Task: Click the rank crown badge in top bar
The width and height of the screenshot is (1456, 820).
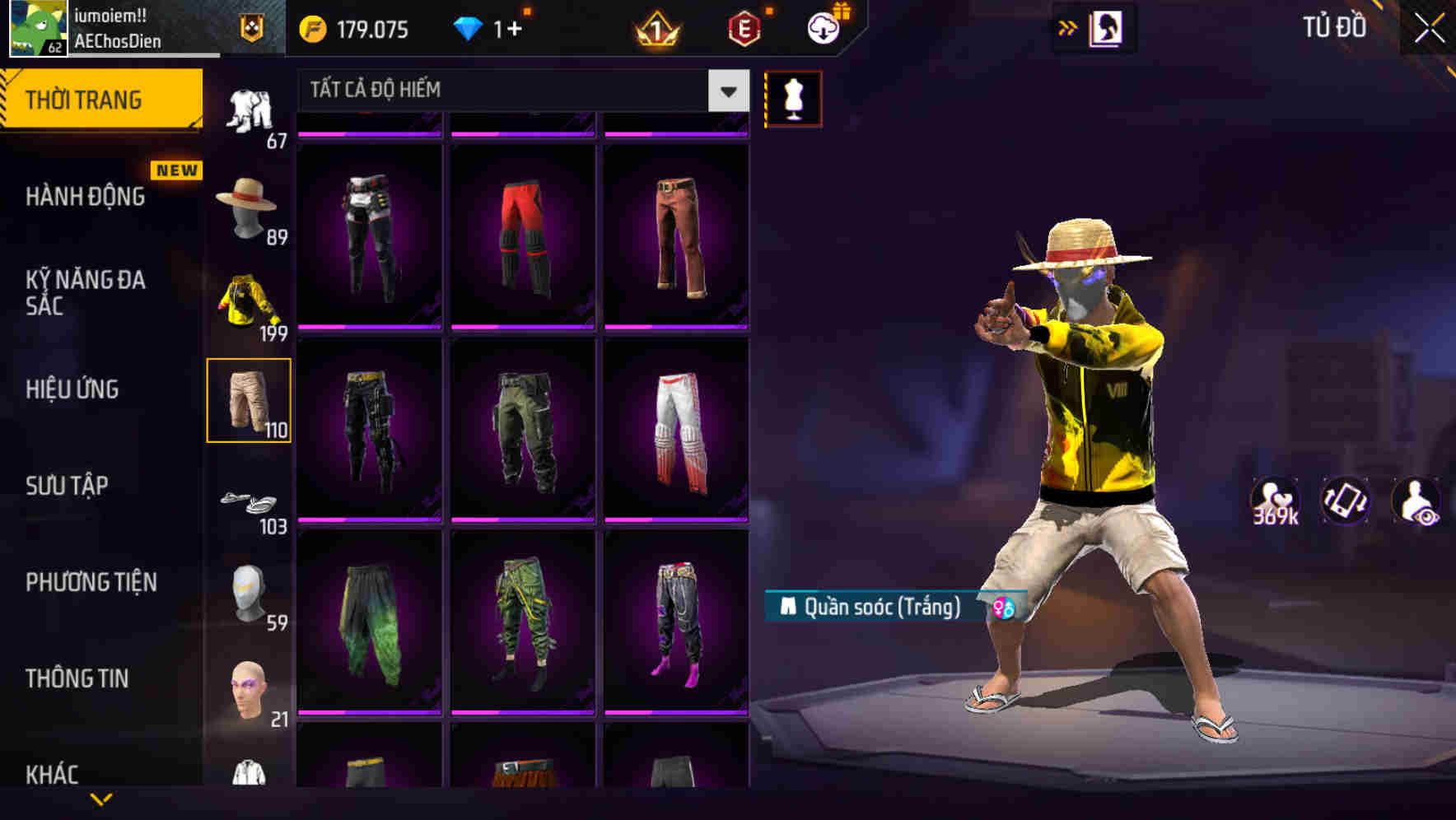Action: [655, 30]
